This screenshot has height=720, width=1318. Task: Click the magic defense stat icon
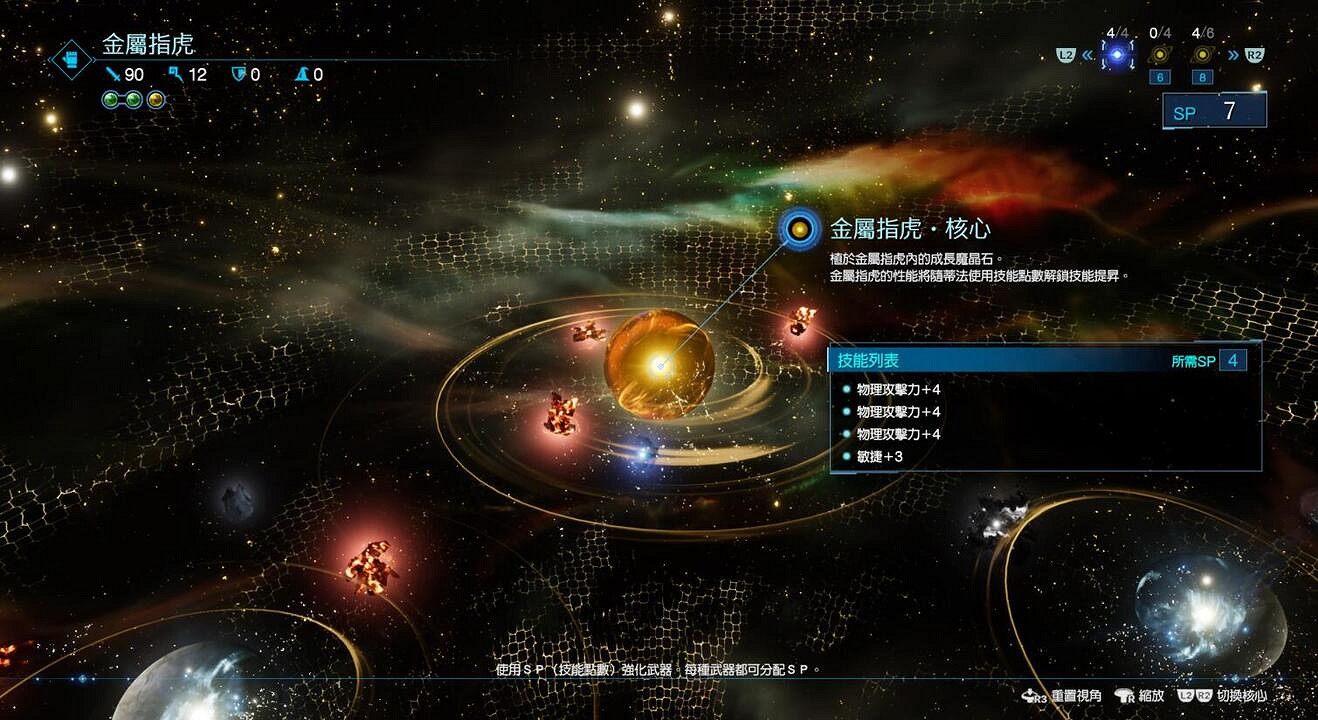click(x=304, y=74)
